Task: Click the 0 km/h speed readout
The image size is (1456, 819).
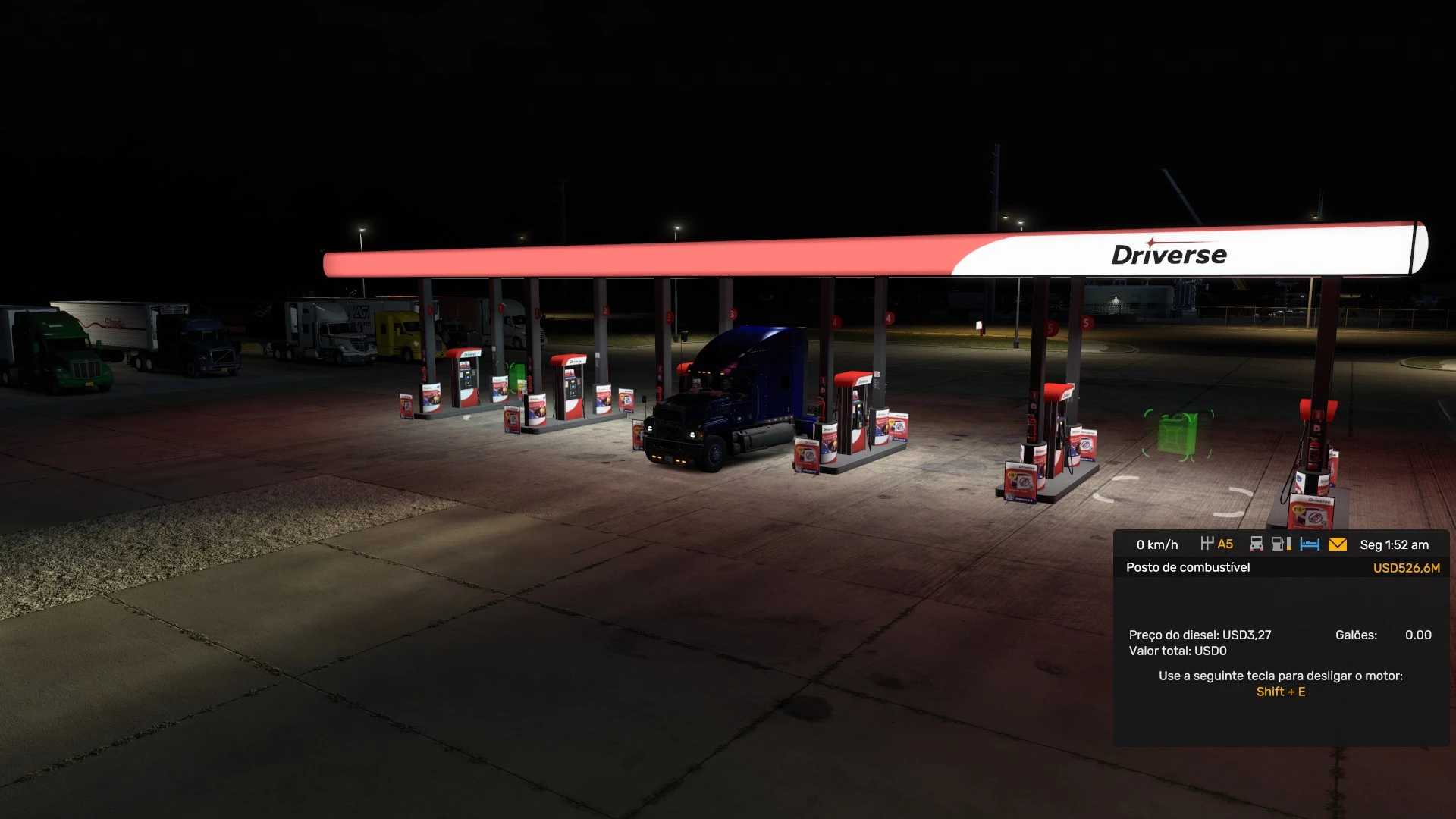Action: click(x=1156, y=544)
